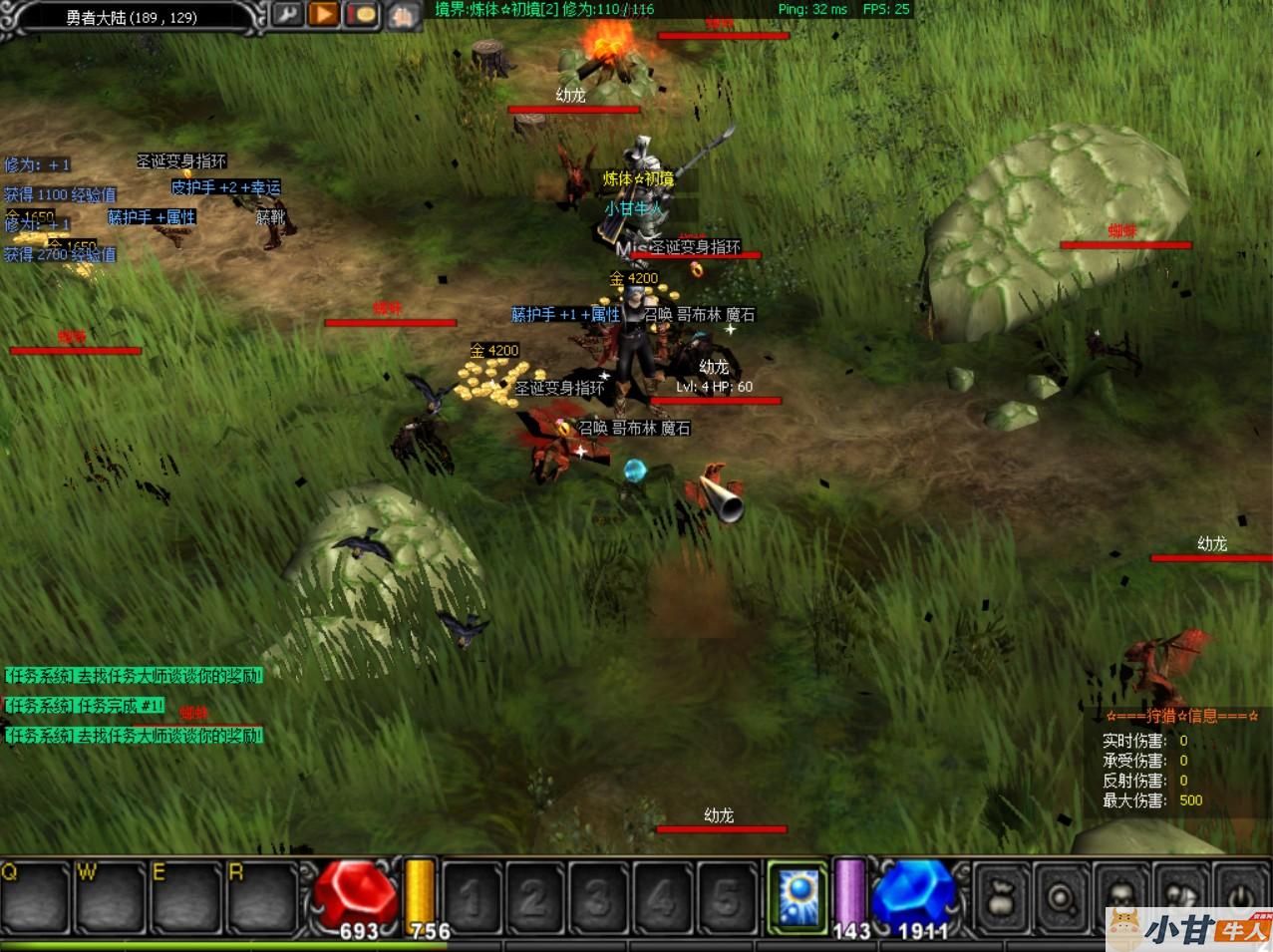The width and height of the screenshot is (1273, 952).
Task: Activate the blue orb skill icon
Action: coord(798,894)
